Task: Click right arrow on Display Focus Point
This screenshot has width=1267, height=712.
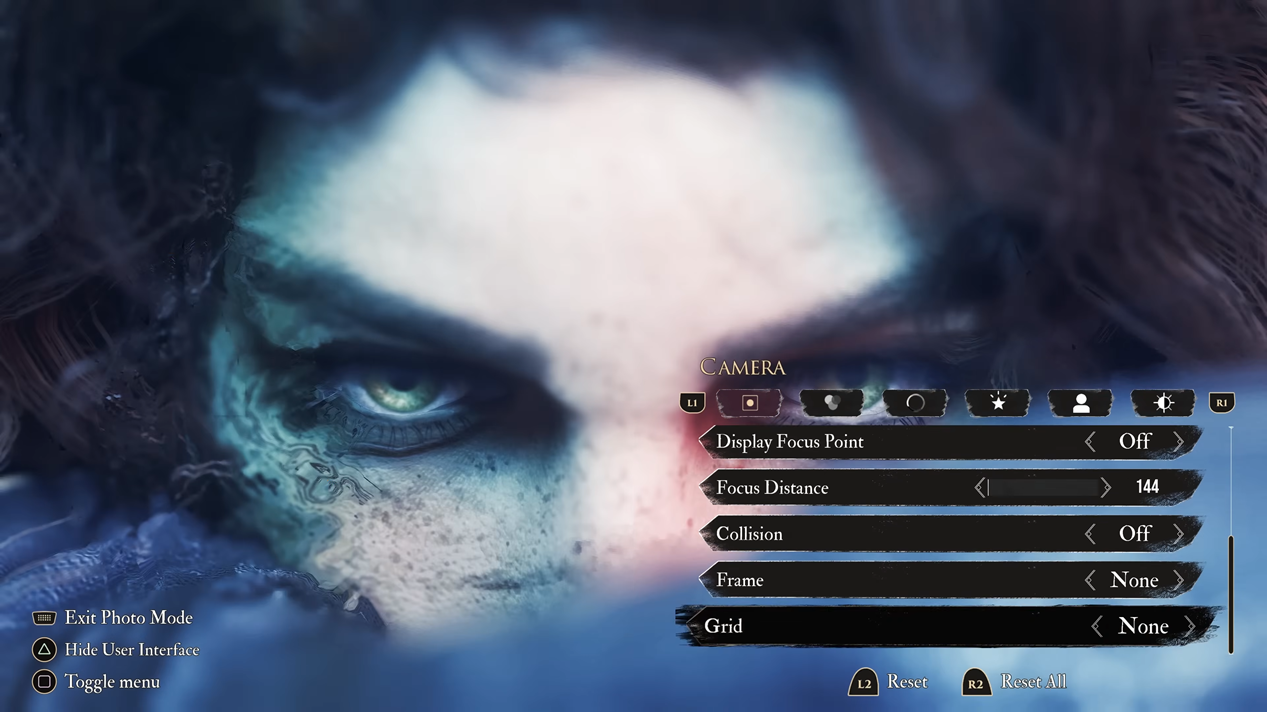Action: (1179, 442)
